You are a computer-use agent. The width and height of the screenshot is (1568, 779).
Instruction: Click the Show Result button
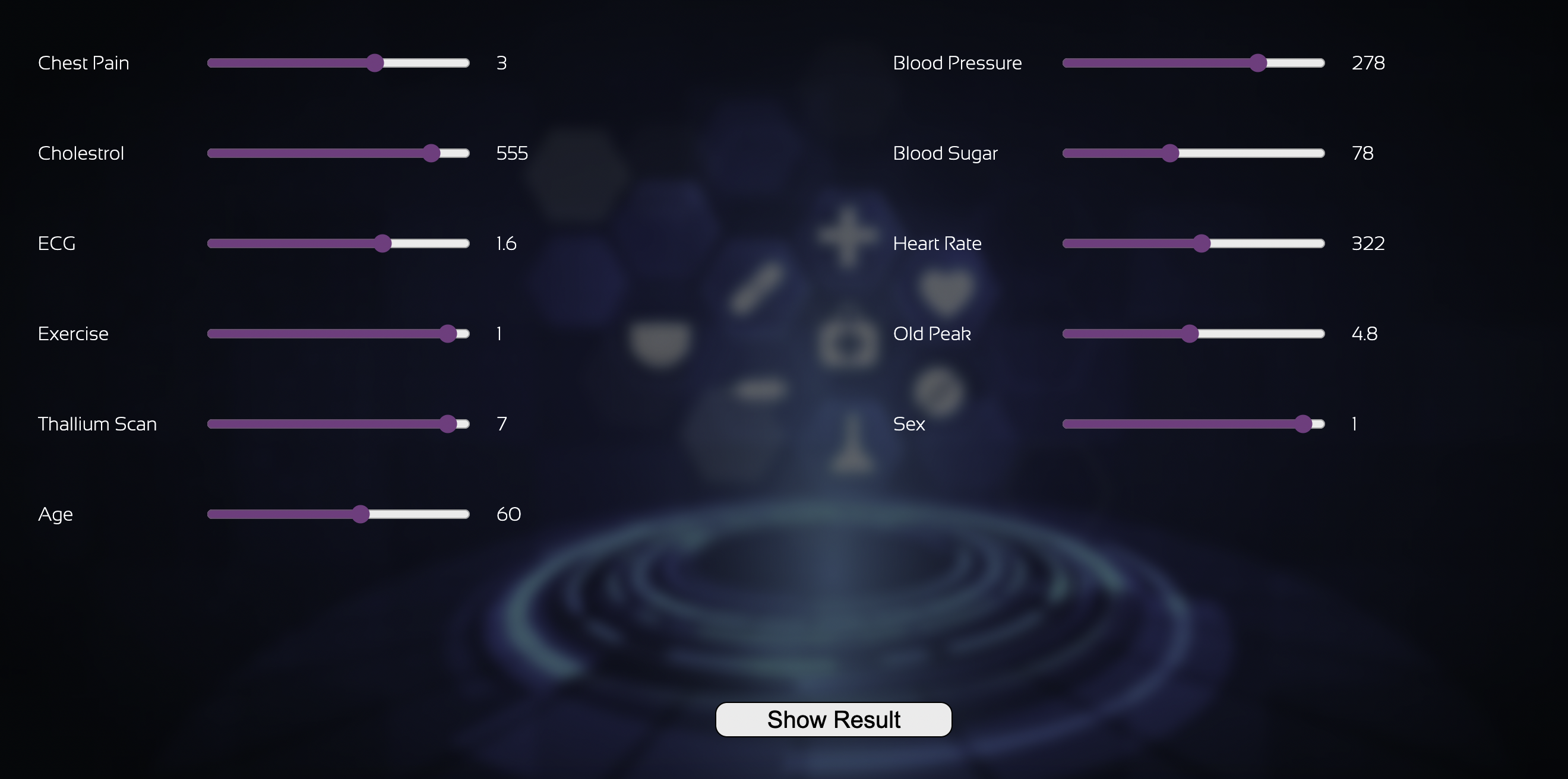(833, 720)
